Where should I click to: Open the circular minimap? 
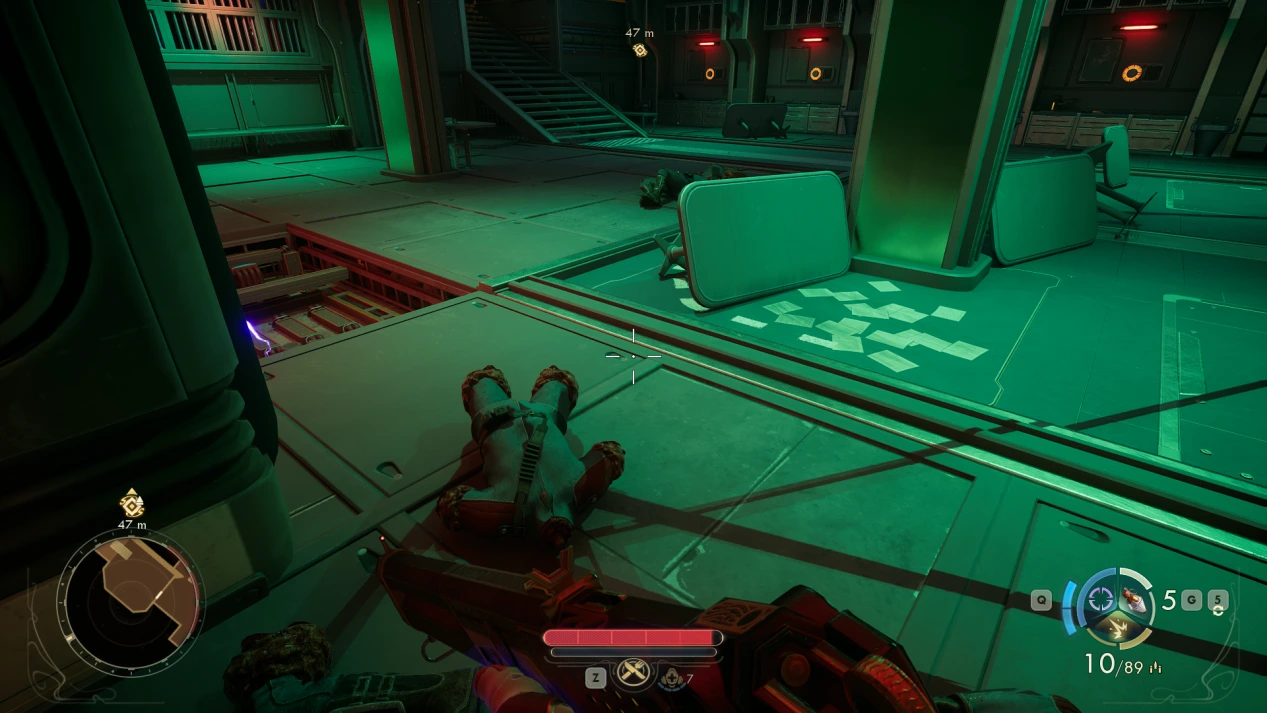[x=130, y=603]
